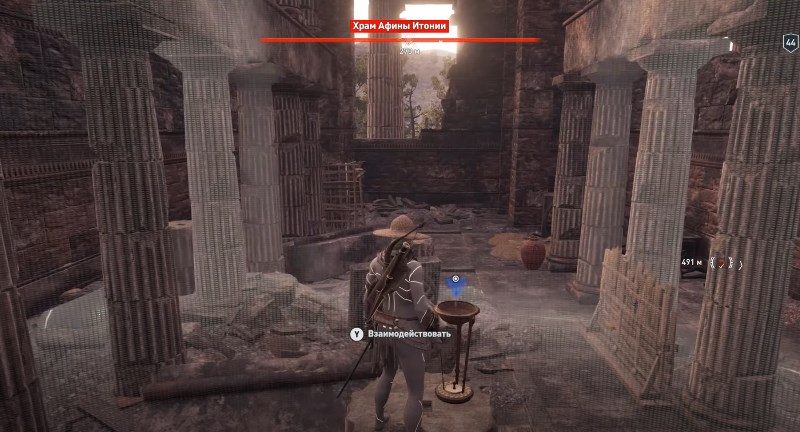Viewport: 800px width, 432px height.
Task: Click the blue objective marker above the brazier
Action: coord(457,288)
